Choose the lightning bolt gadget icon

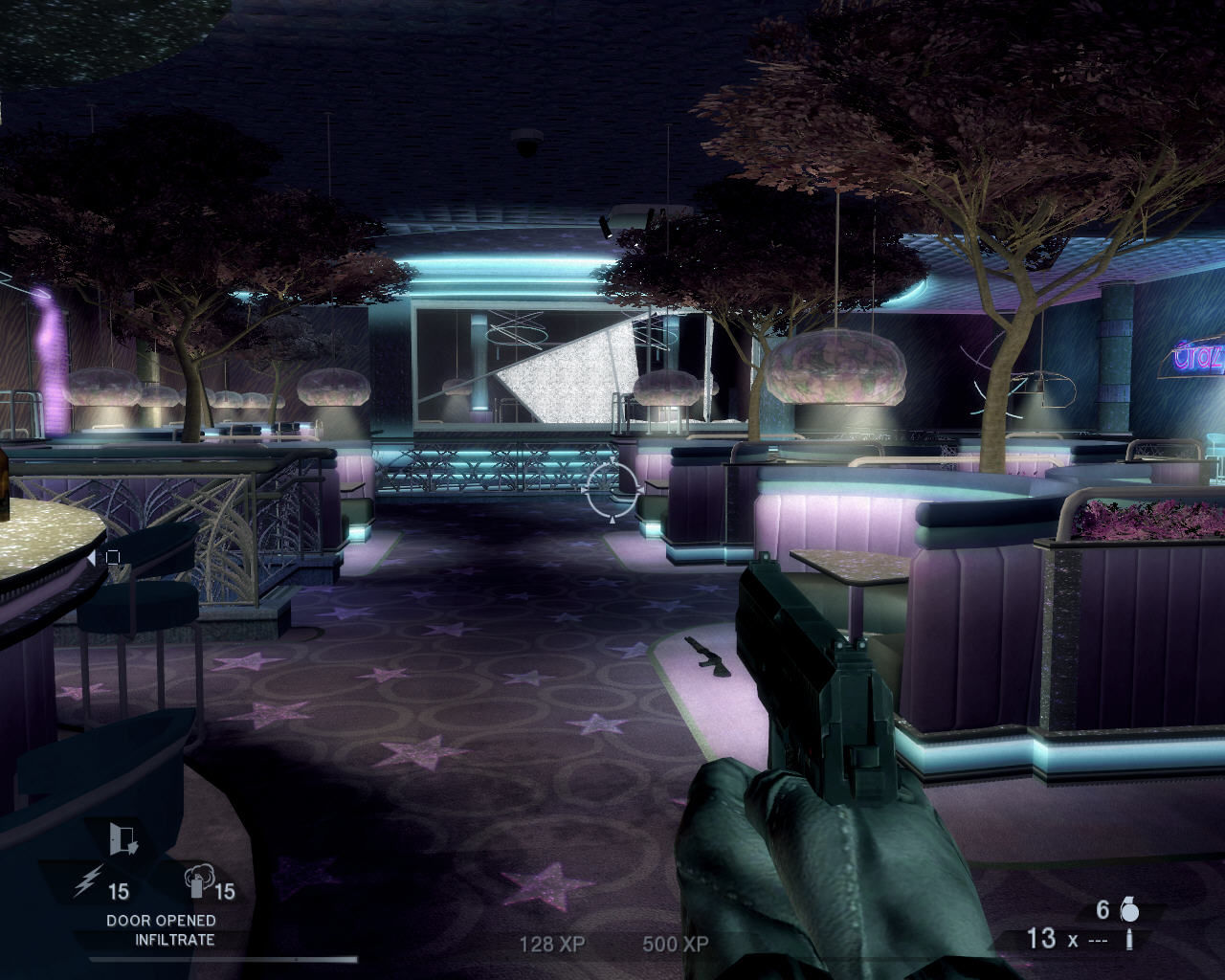[x=87, y=881]
